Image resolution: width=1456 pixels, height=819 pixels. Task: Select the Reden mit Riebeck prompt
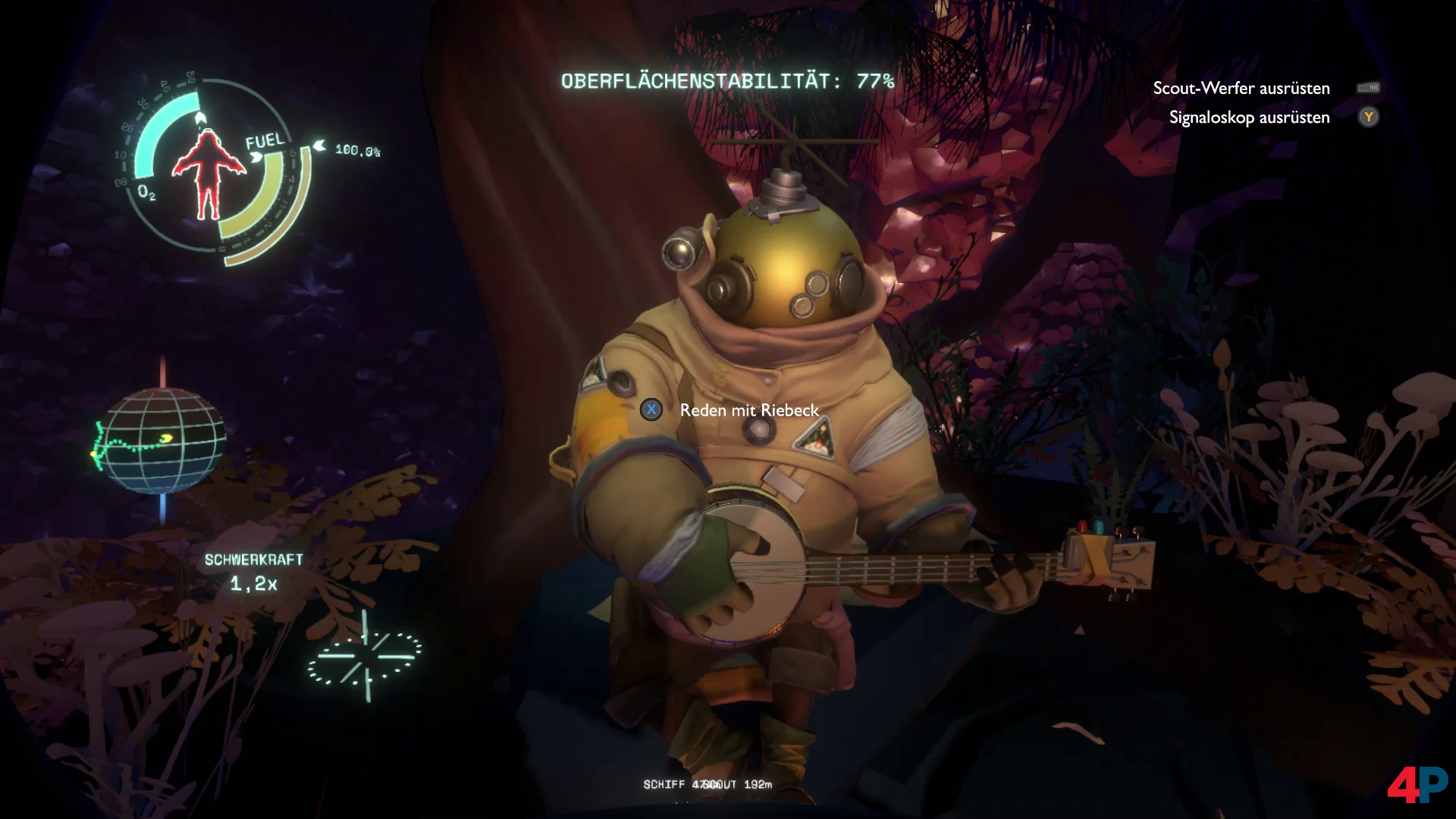click(x=748, y=410)
